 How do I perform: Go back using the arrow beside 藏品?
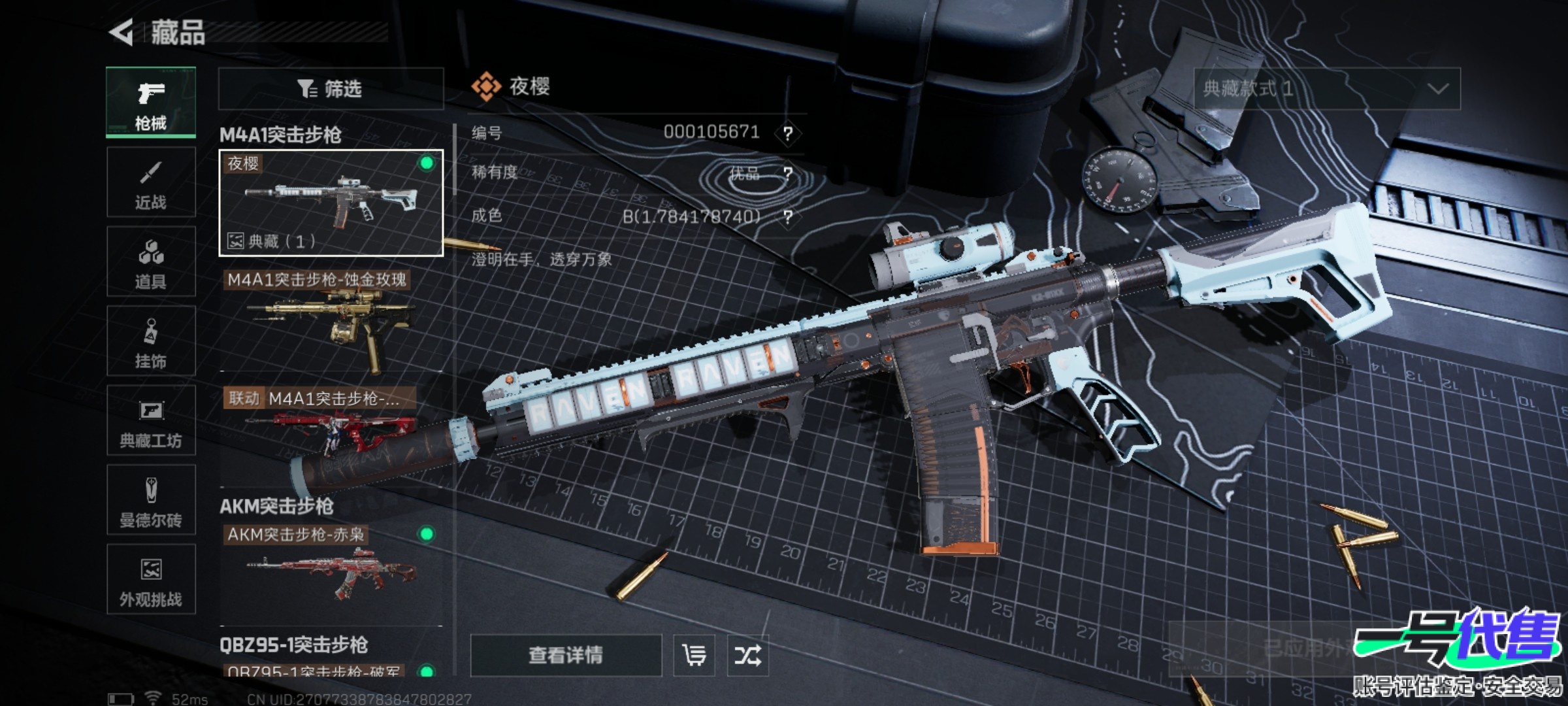[122, 33]
